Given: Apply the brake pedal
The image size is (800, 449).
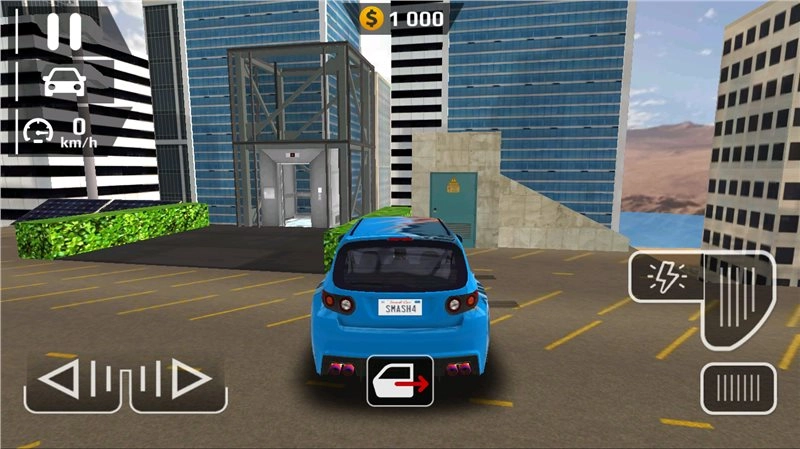Looking at the screenshot, I should tap(738, 388).
